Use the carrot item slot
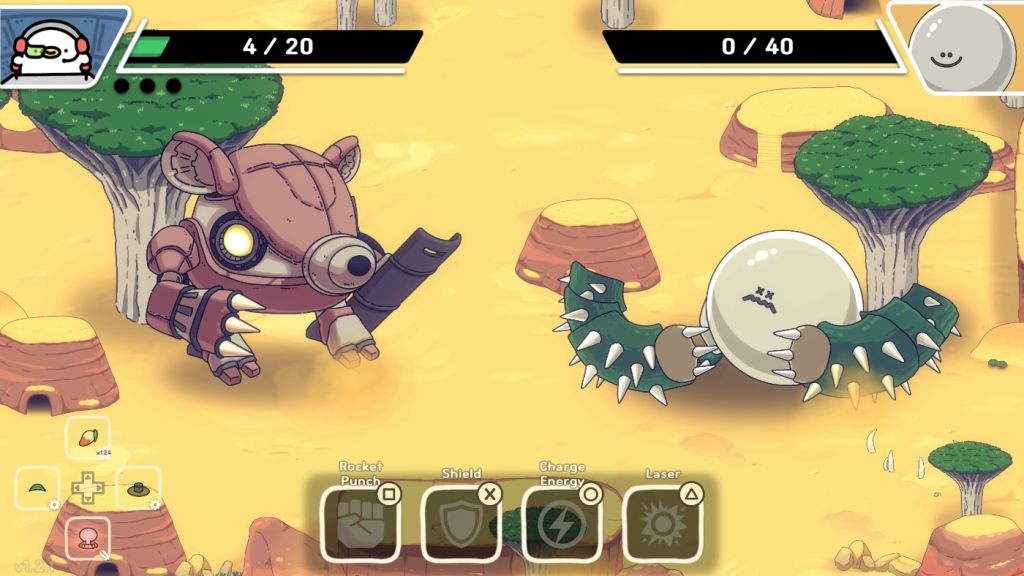 pyautogui.click(x=88, y=438)
